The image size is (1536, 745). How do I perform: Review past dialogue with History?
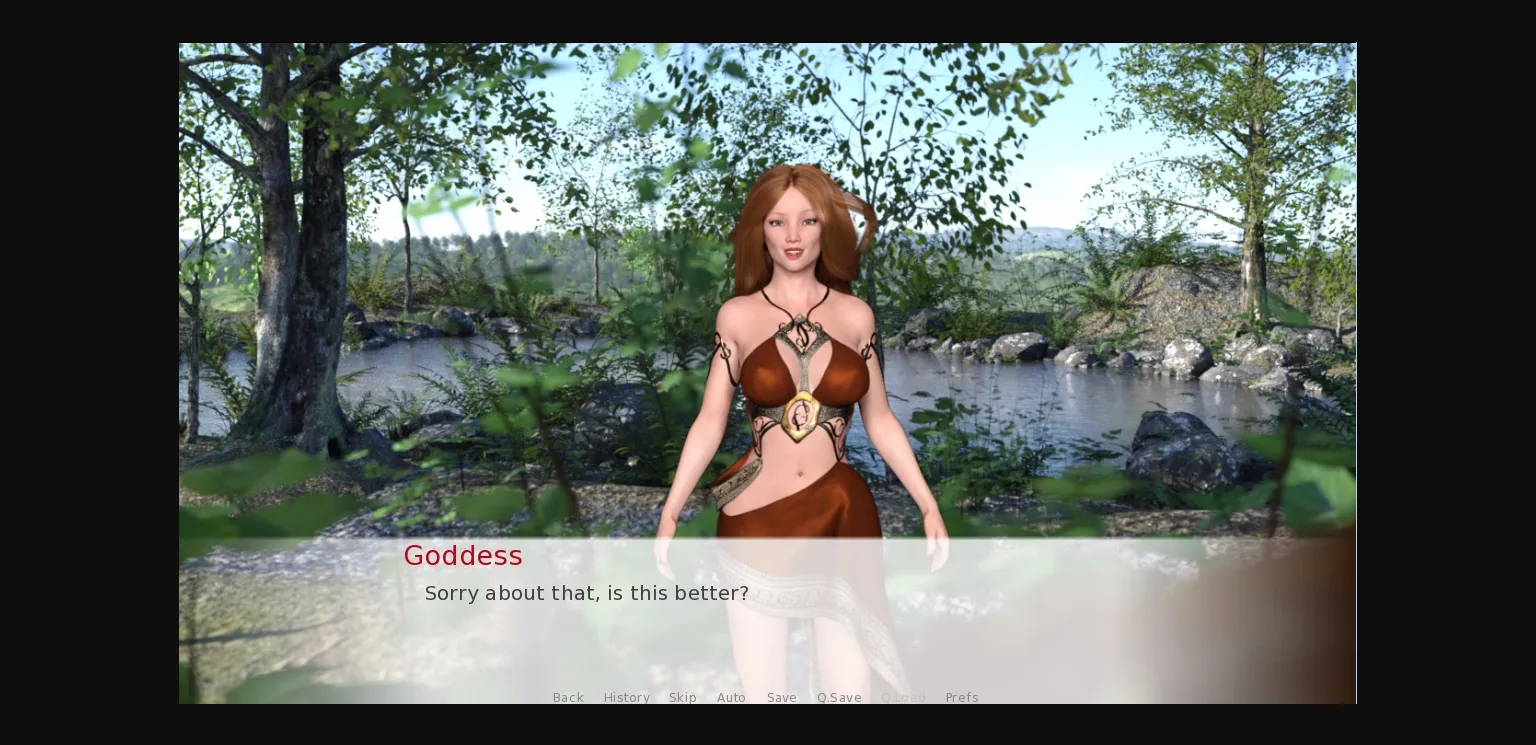click(627, 697)
